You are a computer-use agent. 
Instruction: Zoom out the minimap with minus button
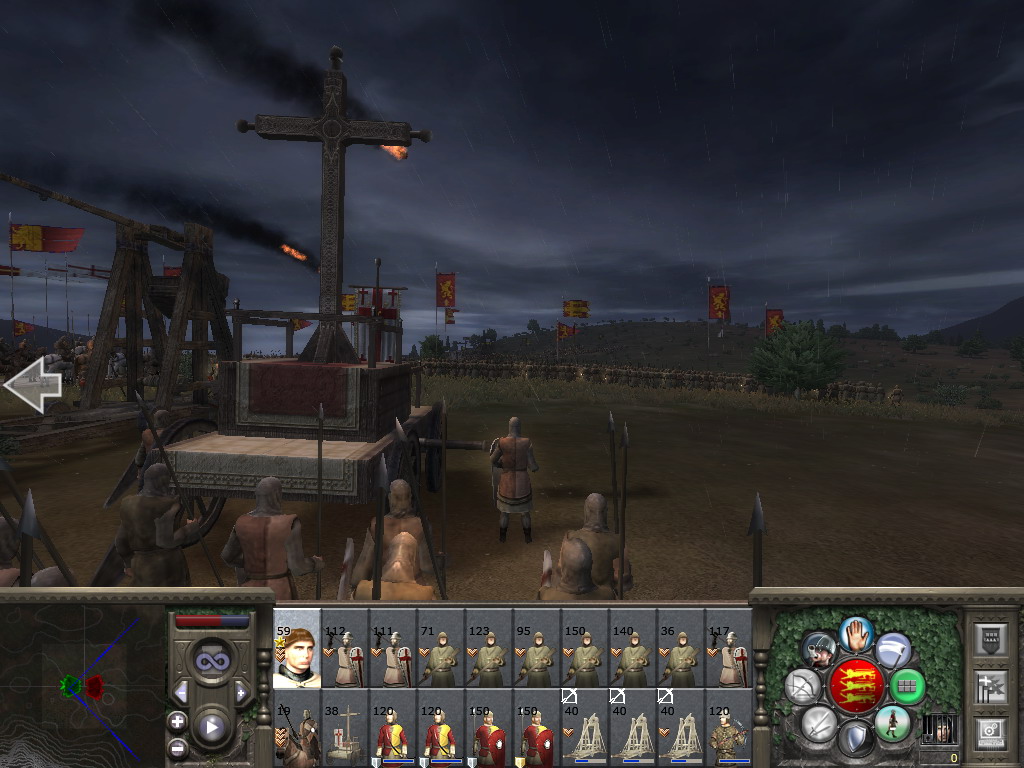(178, 746)
